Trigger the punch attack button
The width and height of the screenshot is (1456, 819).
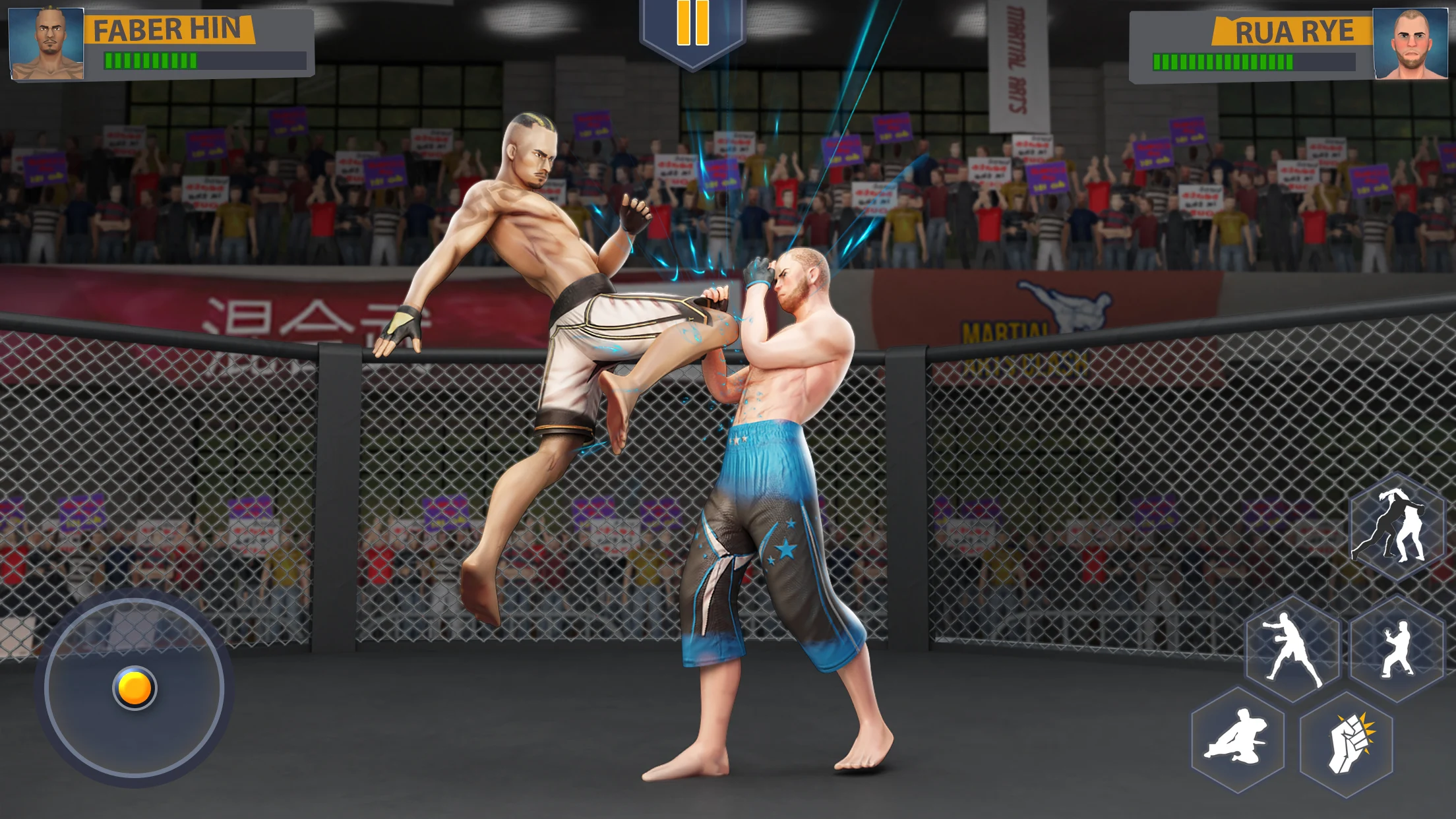coord(1292,649)
